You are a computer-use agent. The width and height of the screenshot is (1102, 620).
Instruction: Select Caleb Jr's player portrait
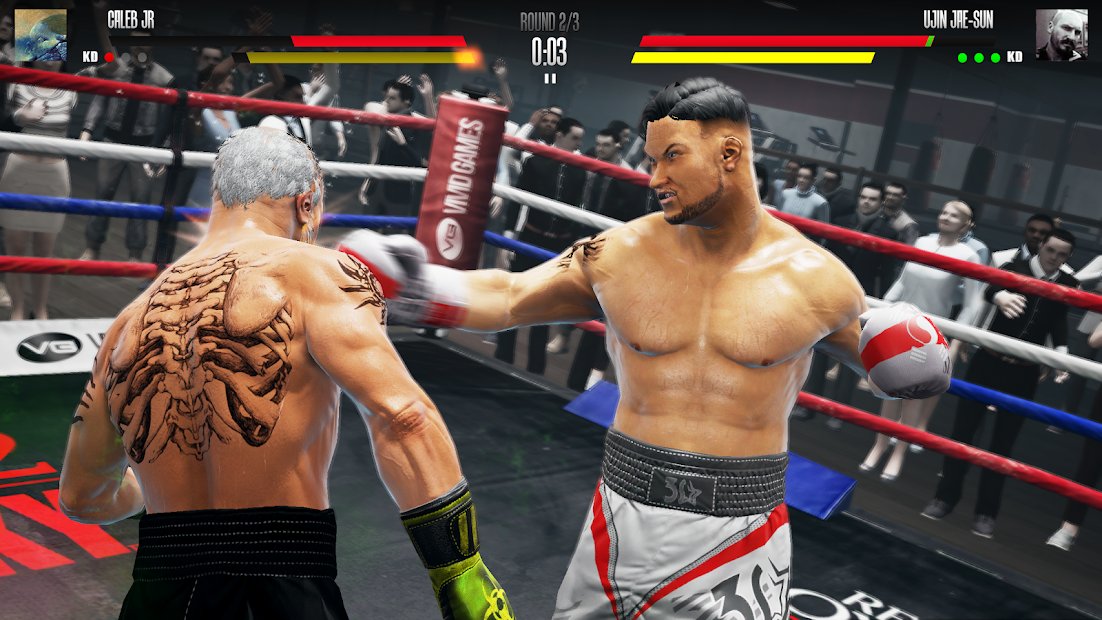(40, 35)
